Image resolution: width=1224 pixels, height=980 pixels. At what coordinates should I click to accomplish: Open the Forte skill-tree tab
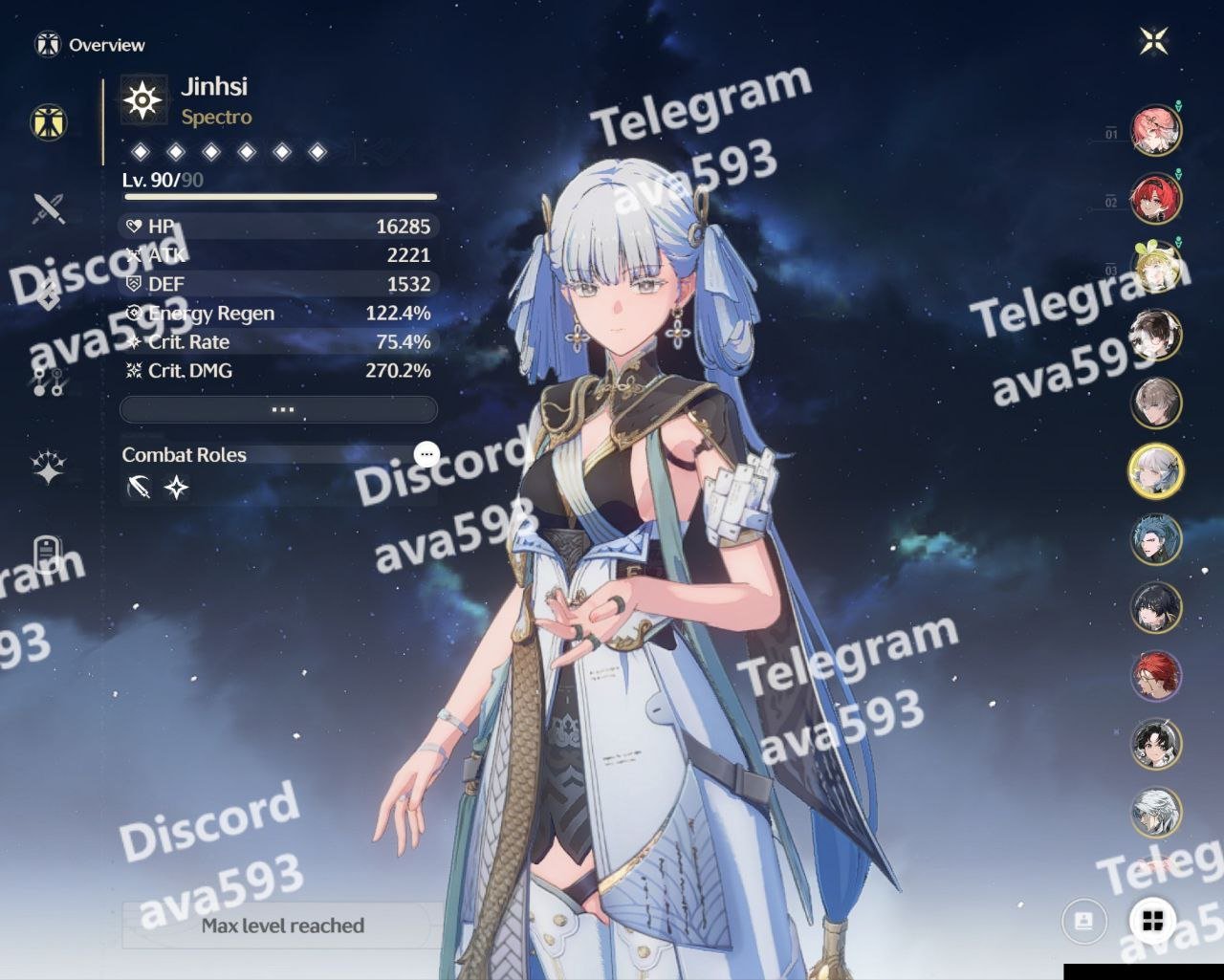click(49, 381)
